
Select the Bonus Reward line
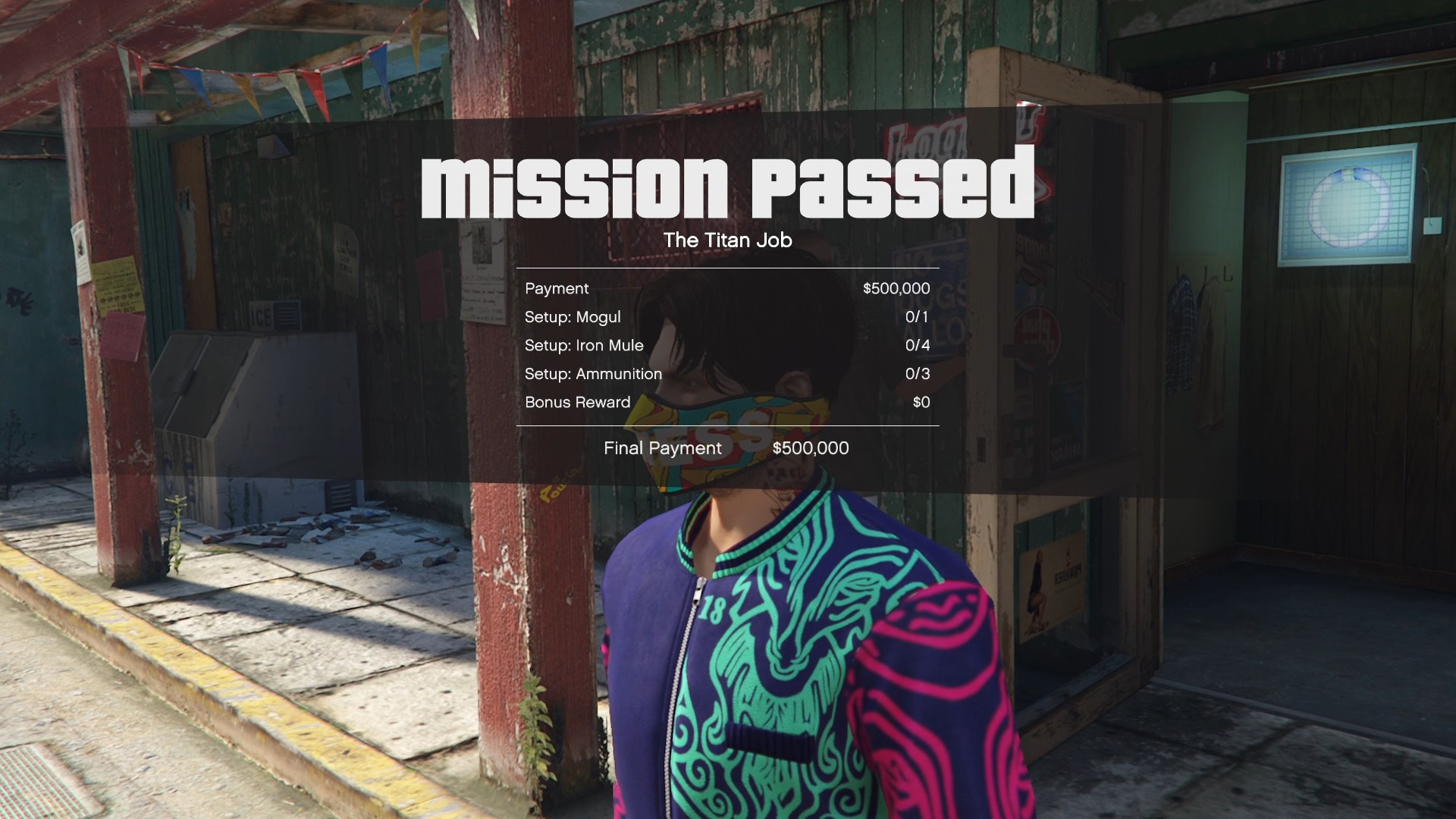(x=578, y=403)
